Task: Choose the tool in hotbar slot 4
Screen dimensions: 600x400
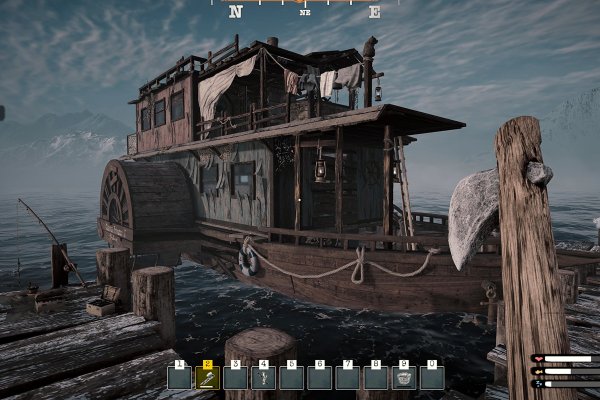Action: (264, 377)
